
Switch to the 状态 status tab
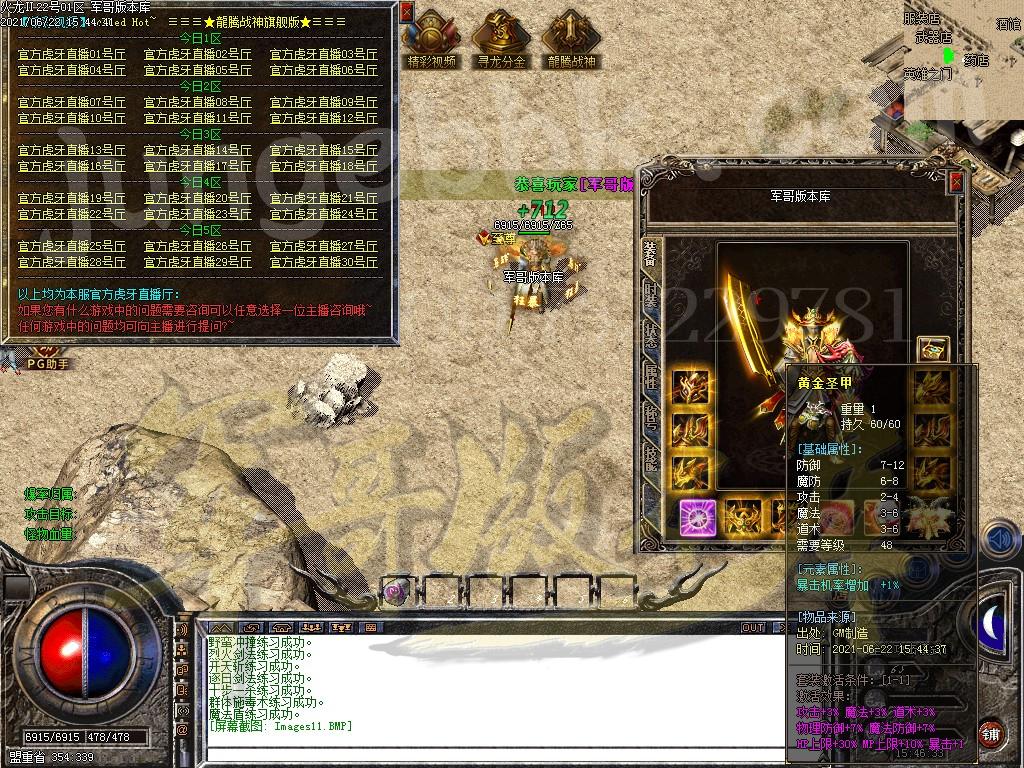click(x=651, y=336)
